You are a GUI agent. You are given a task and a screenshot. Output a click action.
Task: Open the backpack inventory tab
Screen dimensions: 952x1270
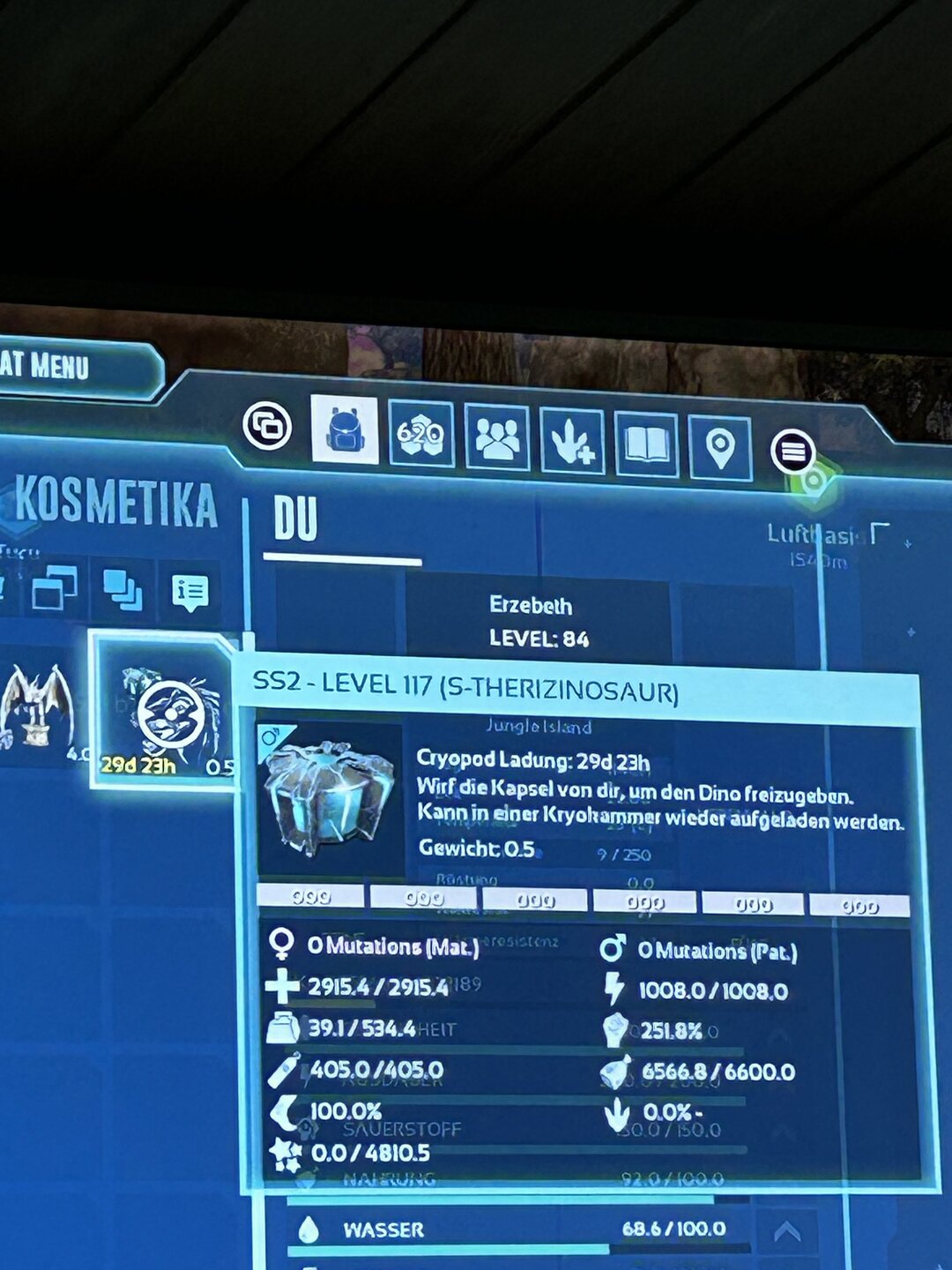[x=345, y=430]
